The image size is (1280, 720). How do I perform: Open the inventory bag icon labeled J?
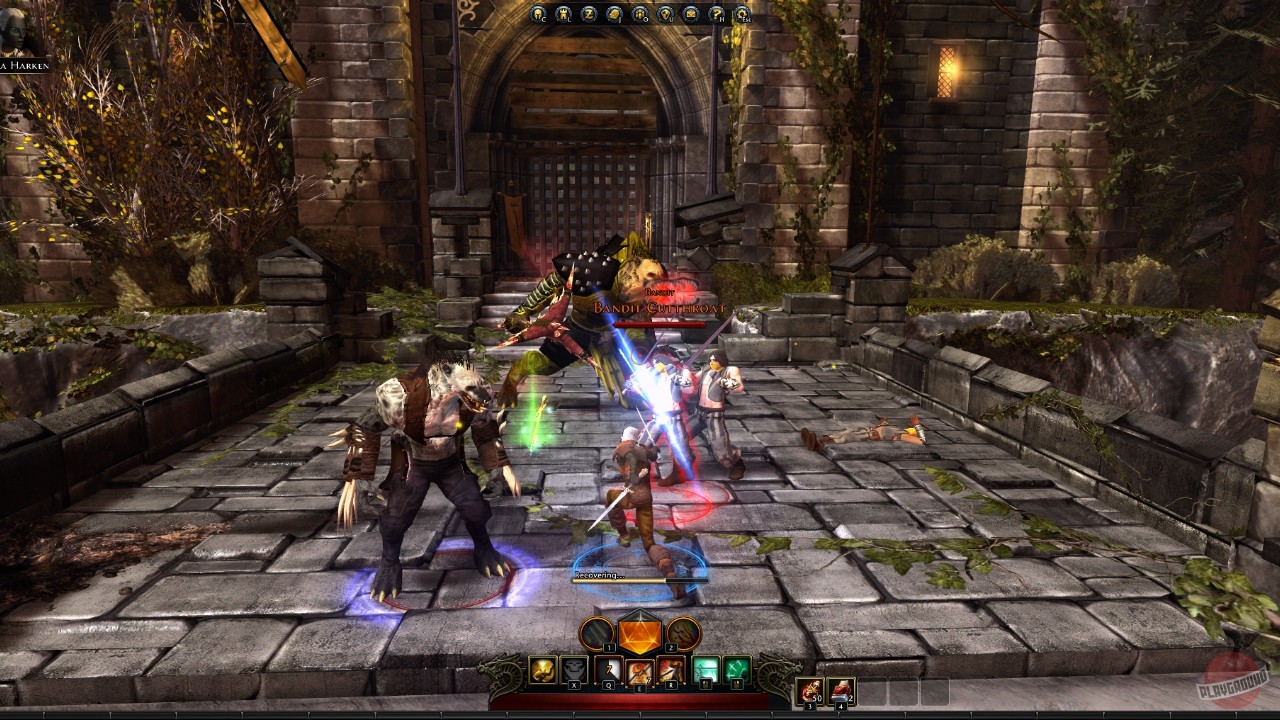pyautogui.click(x=612, y=15)
